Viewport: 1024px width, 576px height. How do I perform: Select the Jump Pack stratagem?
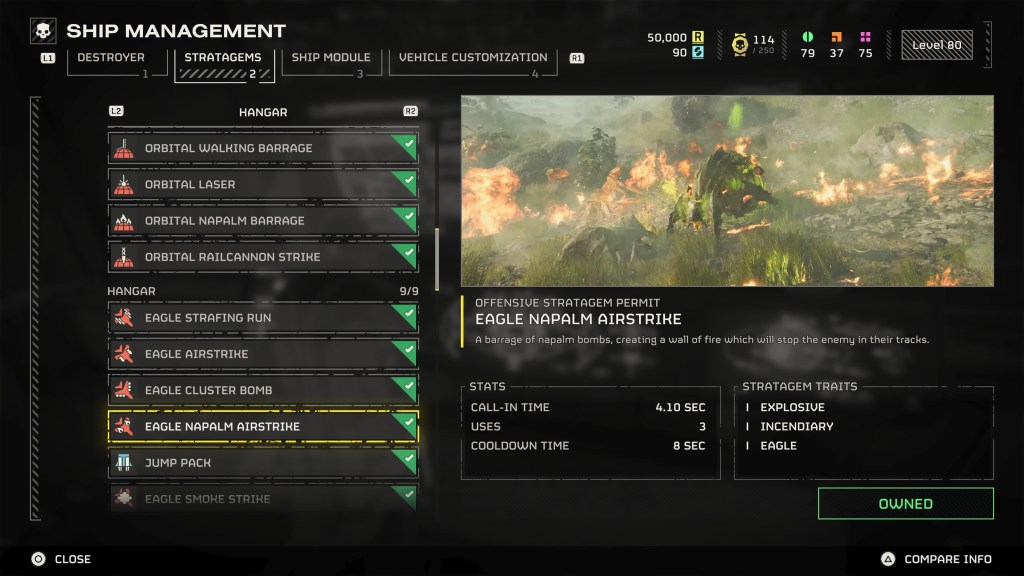pyautogui.click(x=263, y=463)
